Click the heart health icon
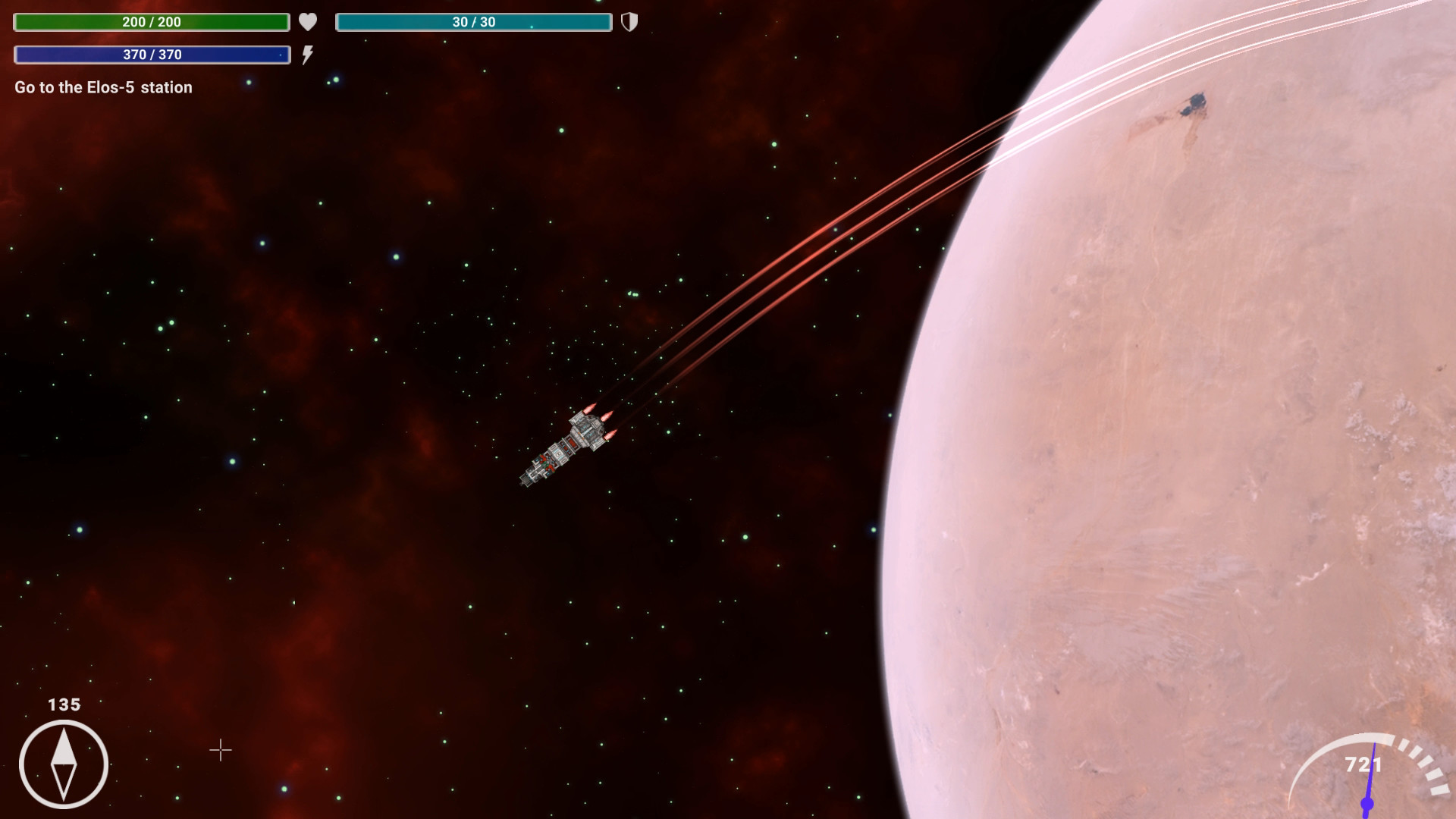The height and width of the screenshot is (819, 1456). (308, 22)
